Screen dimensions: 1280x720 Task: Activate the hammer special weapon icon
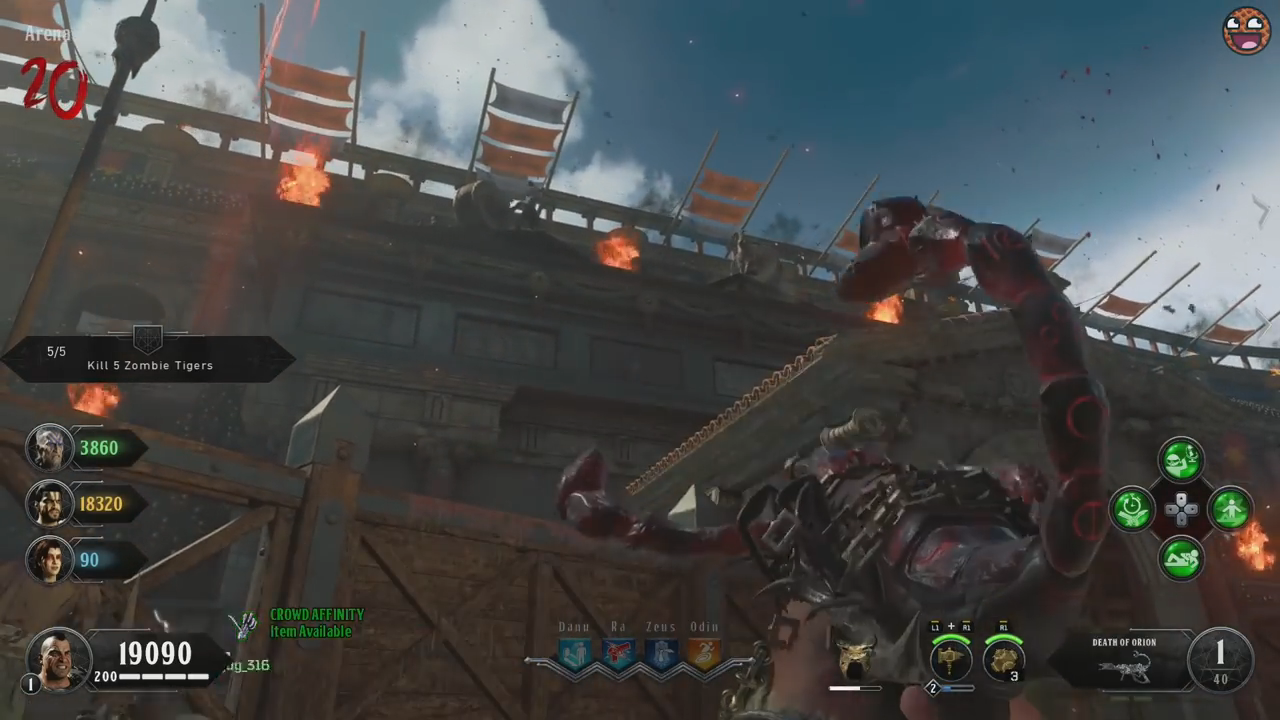point(951,659)
